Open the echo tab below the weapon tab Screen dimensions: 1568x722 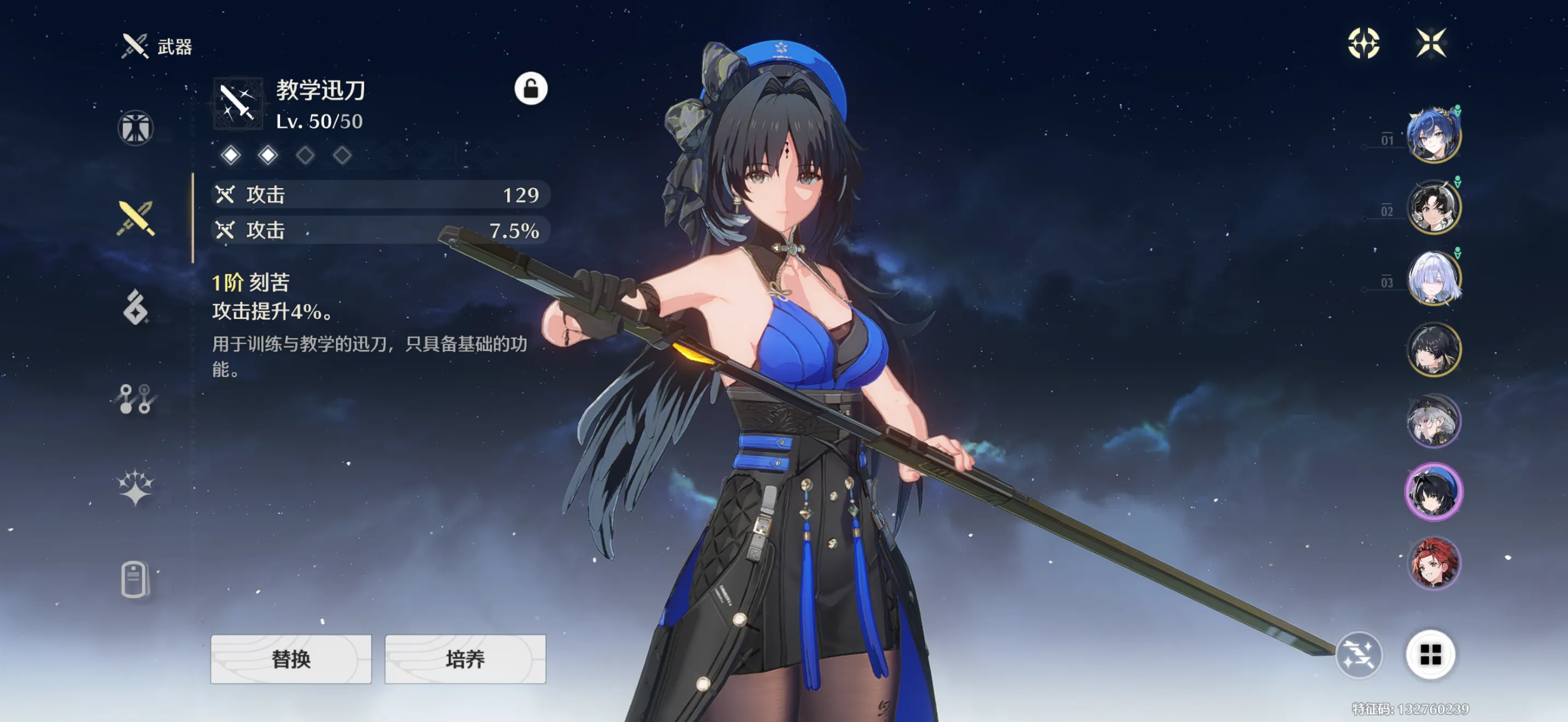tap(135, 307)
